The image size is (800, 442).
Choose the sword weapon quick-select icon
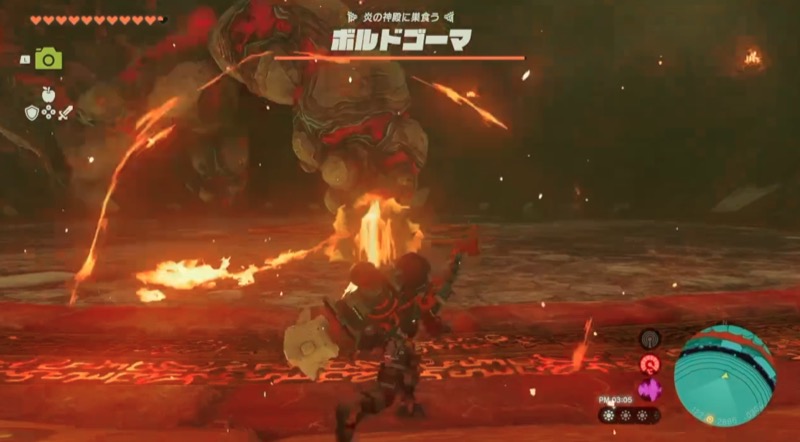click(x=66, y=113)
